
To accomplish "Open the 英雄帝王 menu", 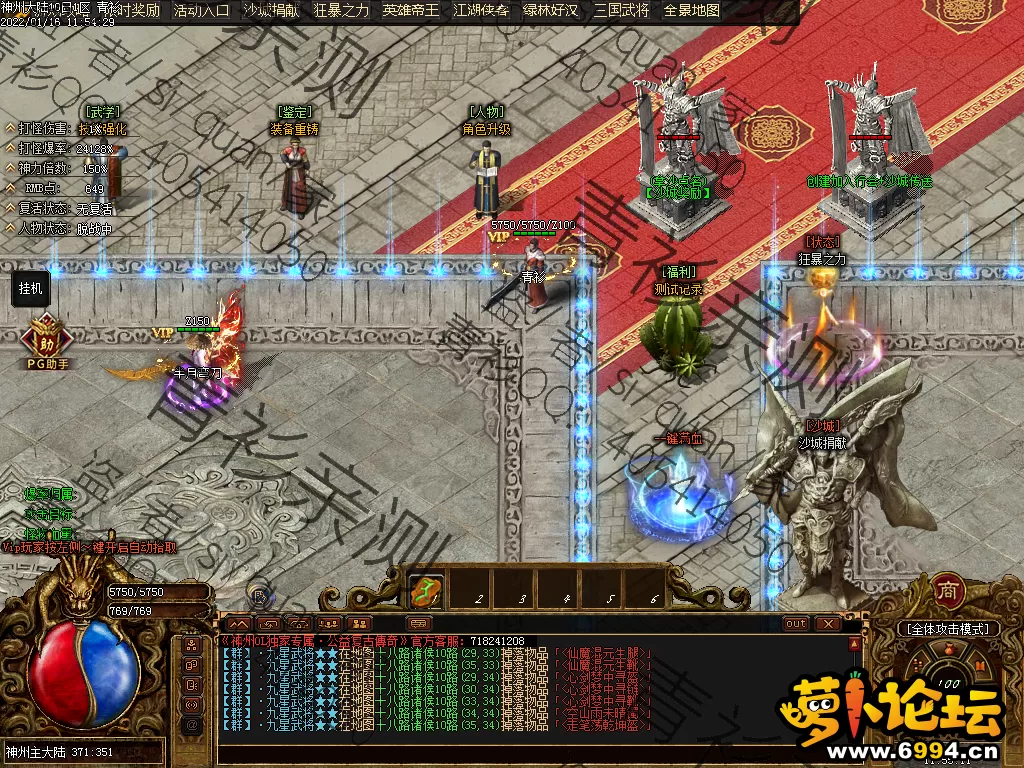I will (x=411, y=11).
